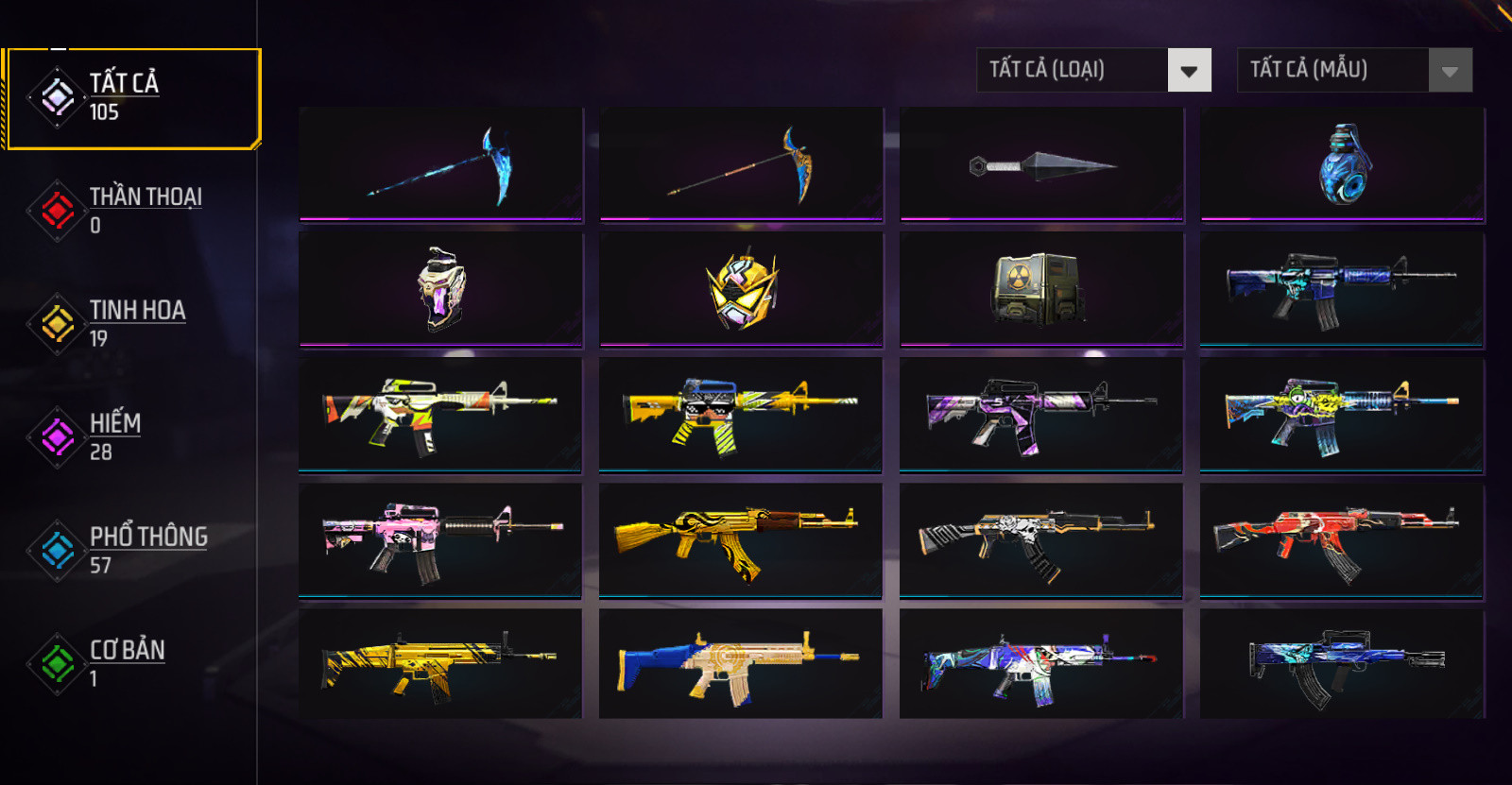Choose the gold-bladed scythe skin
The height and width of the screenshot is (785, 1512).
741,164
